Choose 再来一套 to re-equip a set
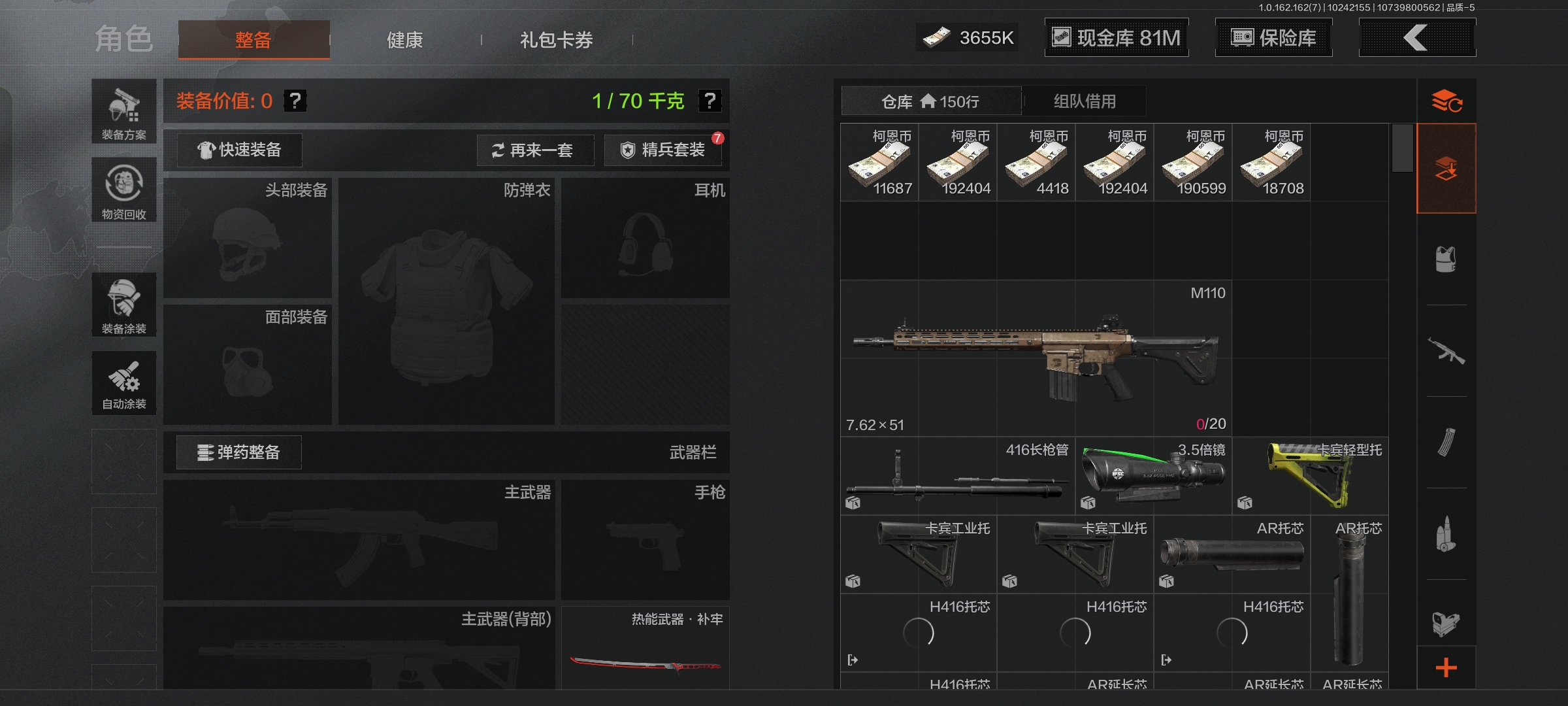The height and width of the screenshot is (706, 1568). point(534,150)
